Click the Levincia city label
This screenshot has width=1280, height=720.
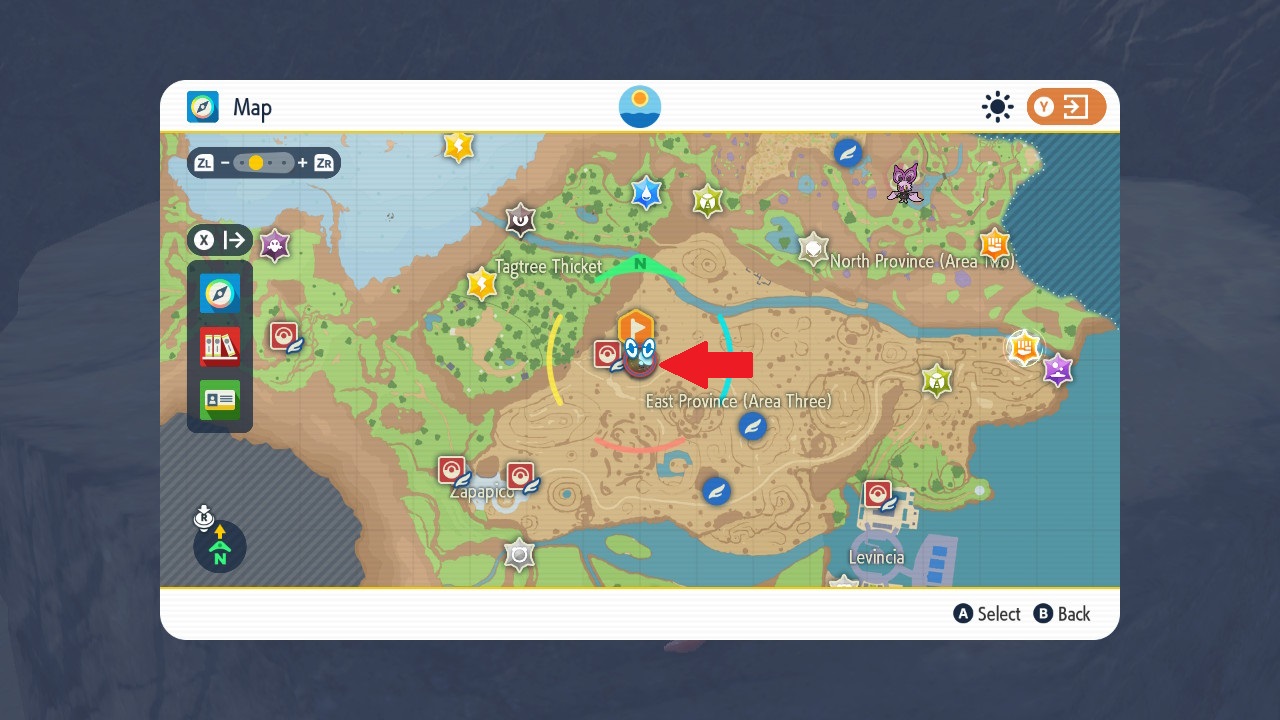(876, 557)
